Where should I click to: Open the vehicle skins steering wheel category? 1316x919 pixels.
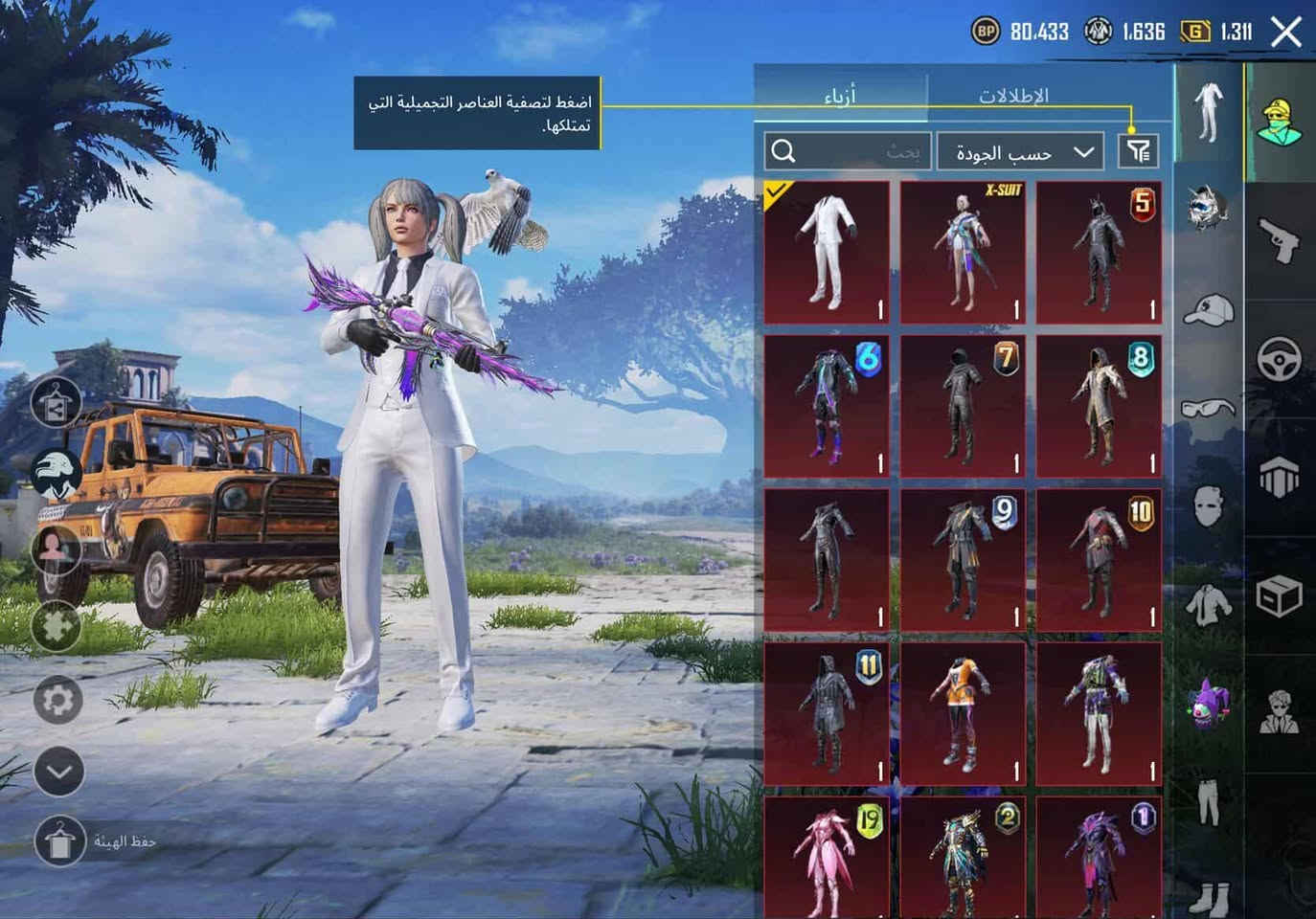pyautogui.click(x=1281, y=359)
